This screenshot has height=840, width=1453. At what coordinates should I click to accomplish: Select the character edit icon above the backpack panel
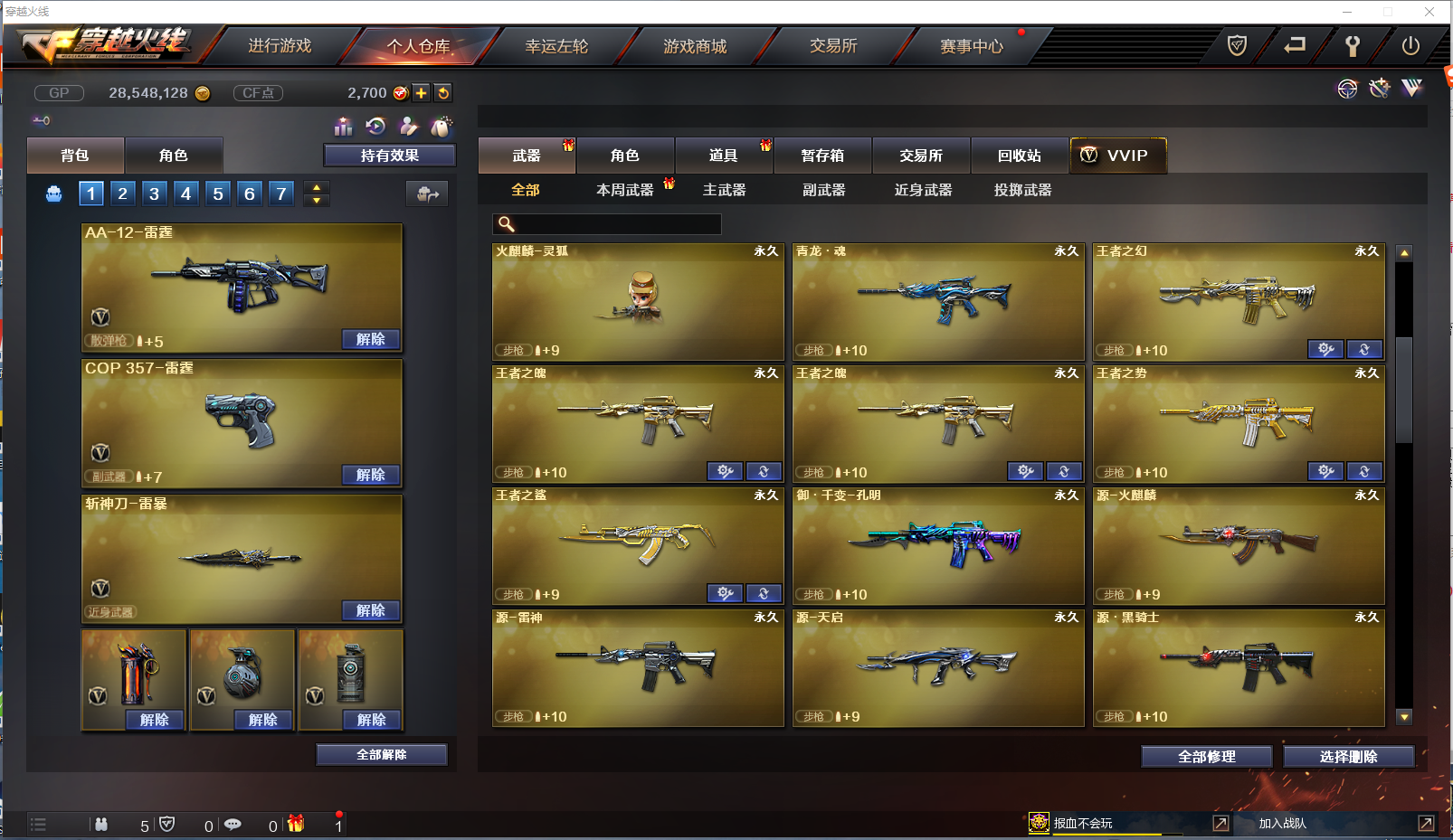click(x=408, y=127)
